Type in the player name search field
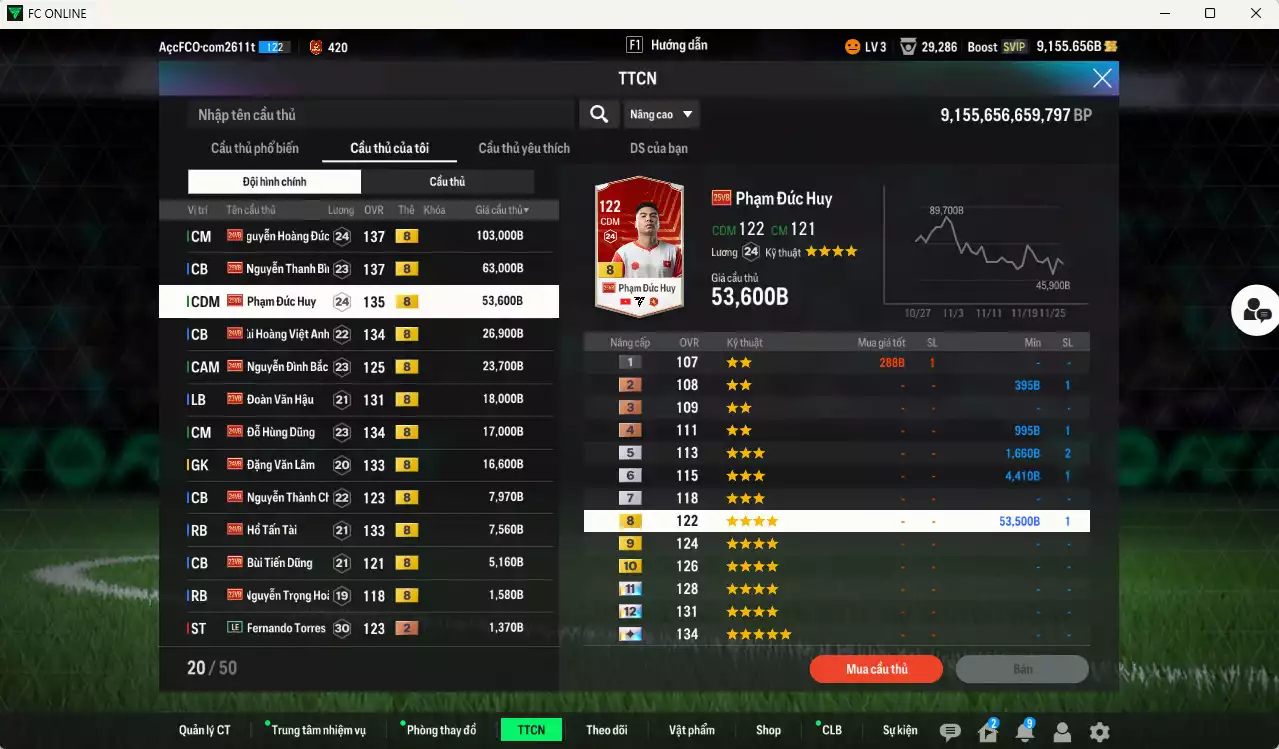 (x=380, y=115)
